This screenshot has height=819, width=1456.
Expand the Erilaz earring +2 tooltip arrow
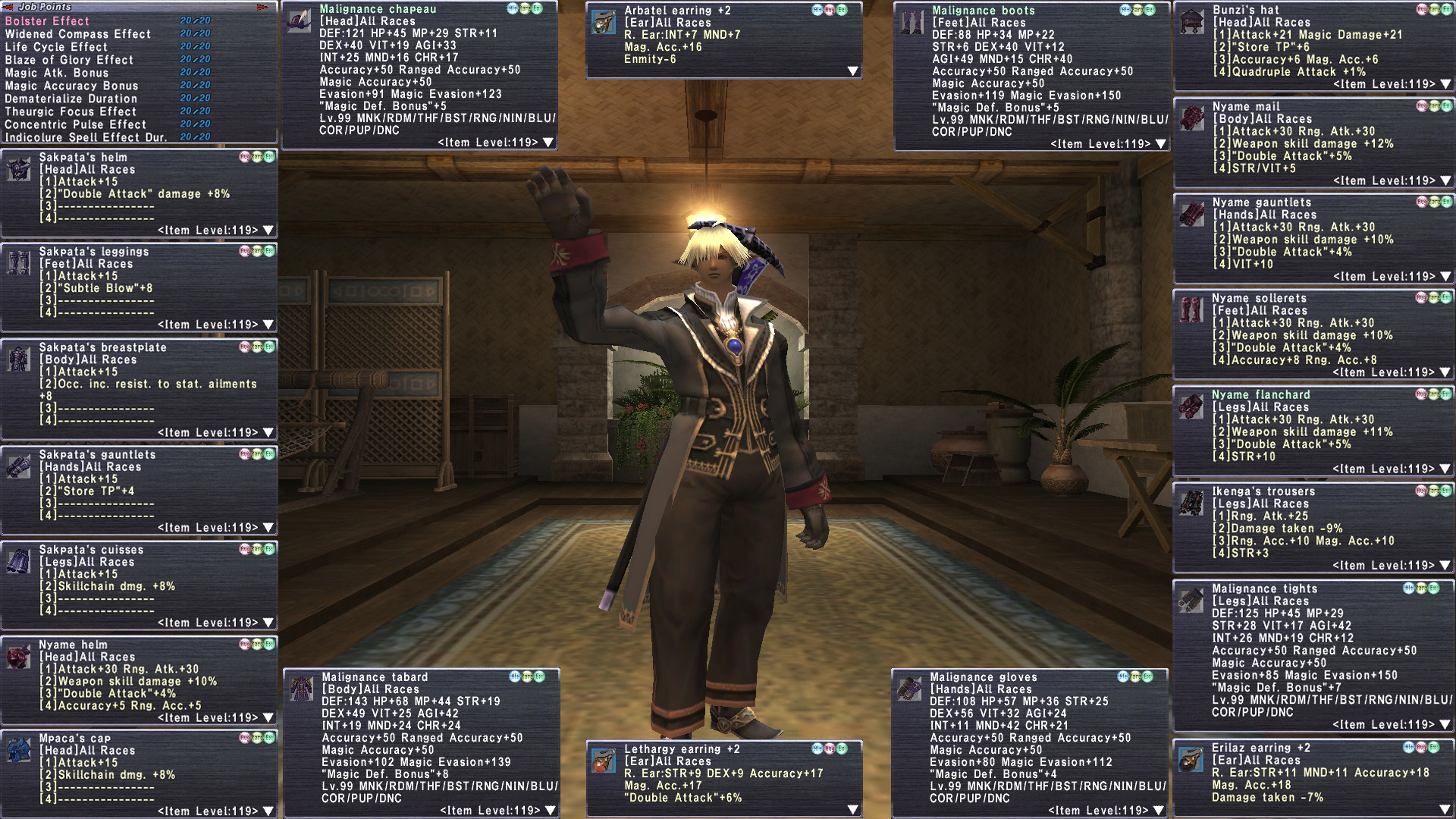click(1445, 810)
